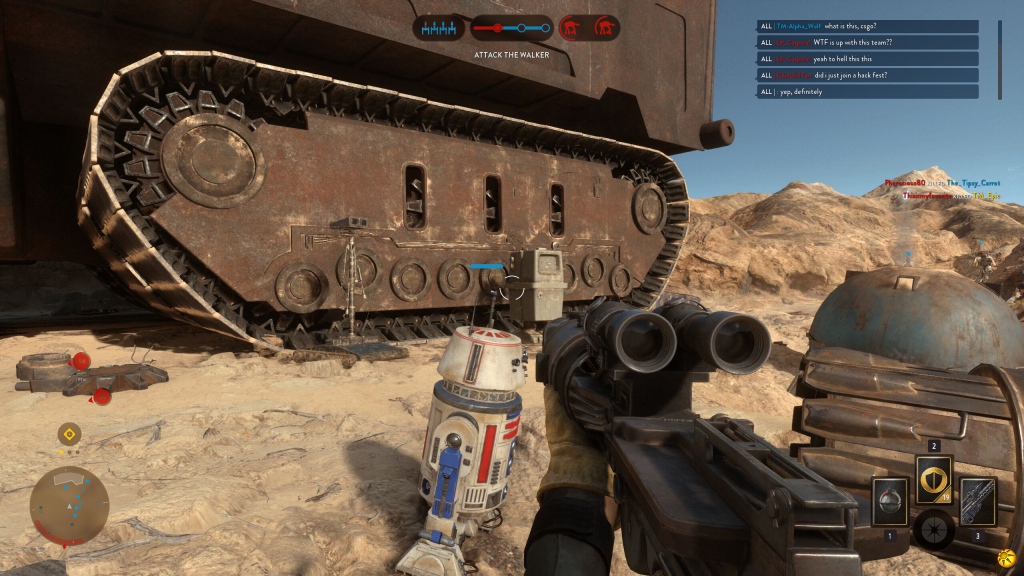Screen dimensions: 1024x576
Task: Click the circular minimap radar
Action: 69,505
